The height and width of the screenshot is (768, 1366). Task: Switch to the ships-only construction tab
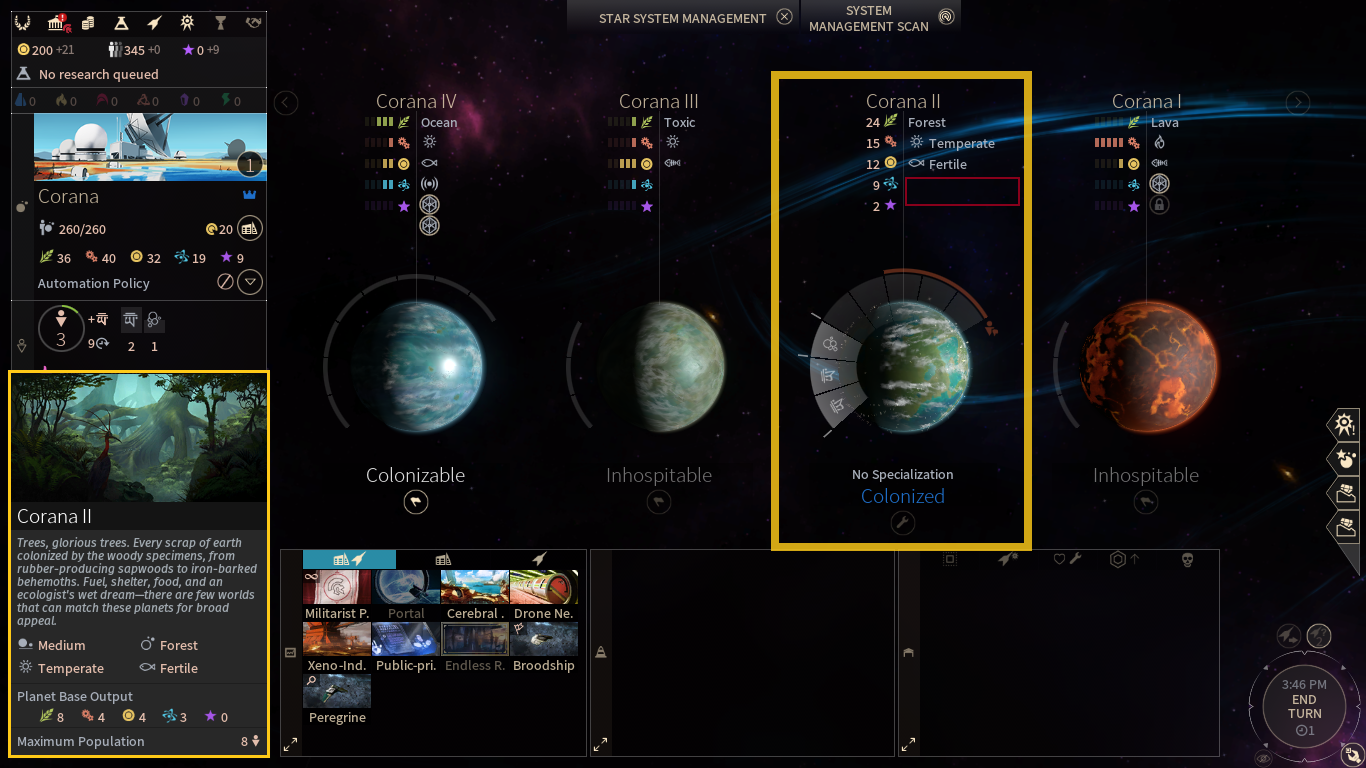540,559
